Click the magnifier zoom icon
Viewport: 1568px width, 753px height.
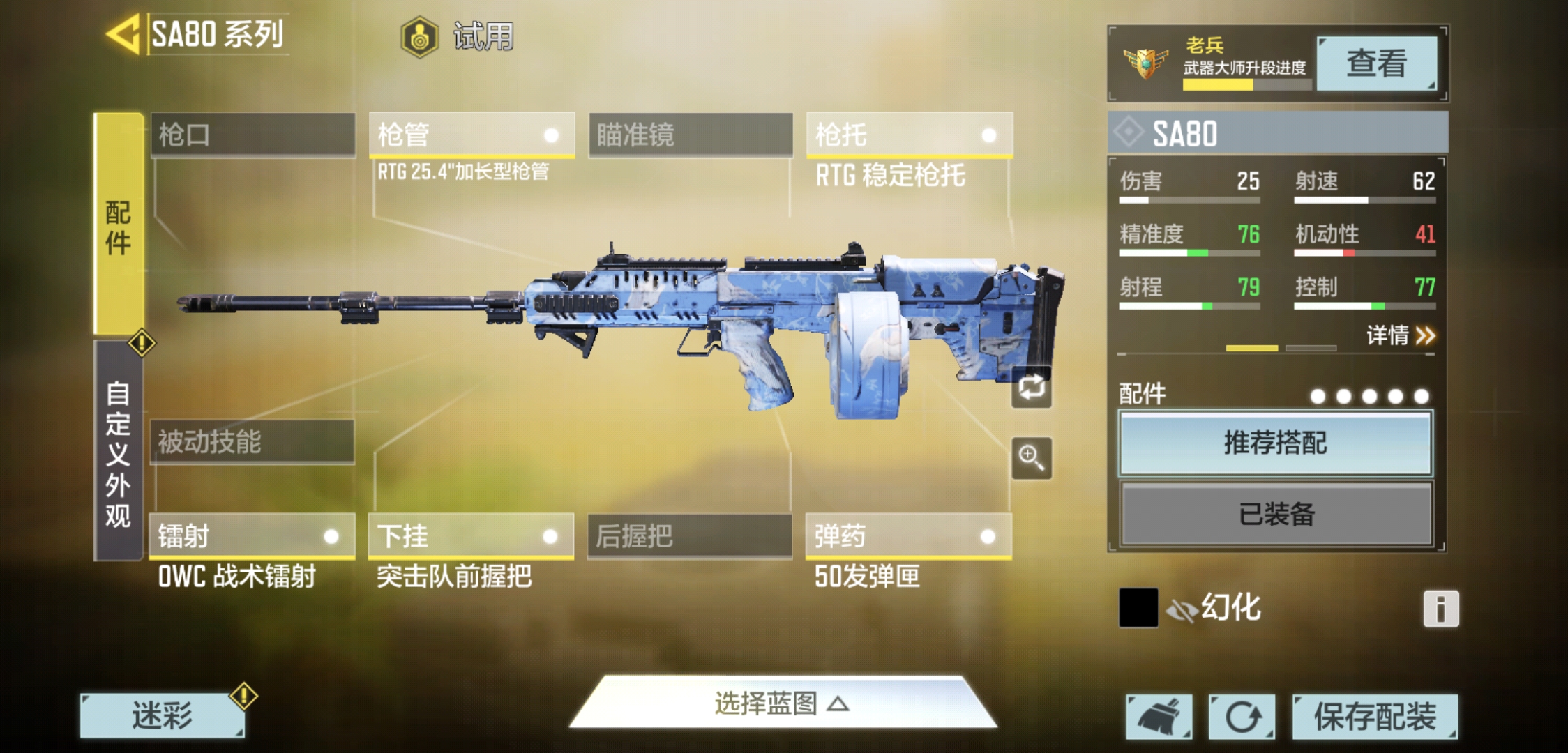1032,458
